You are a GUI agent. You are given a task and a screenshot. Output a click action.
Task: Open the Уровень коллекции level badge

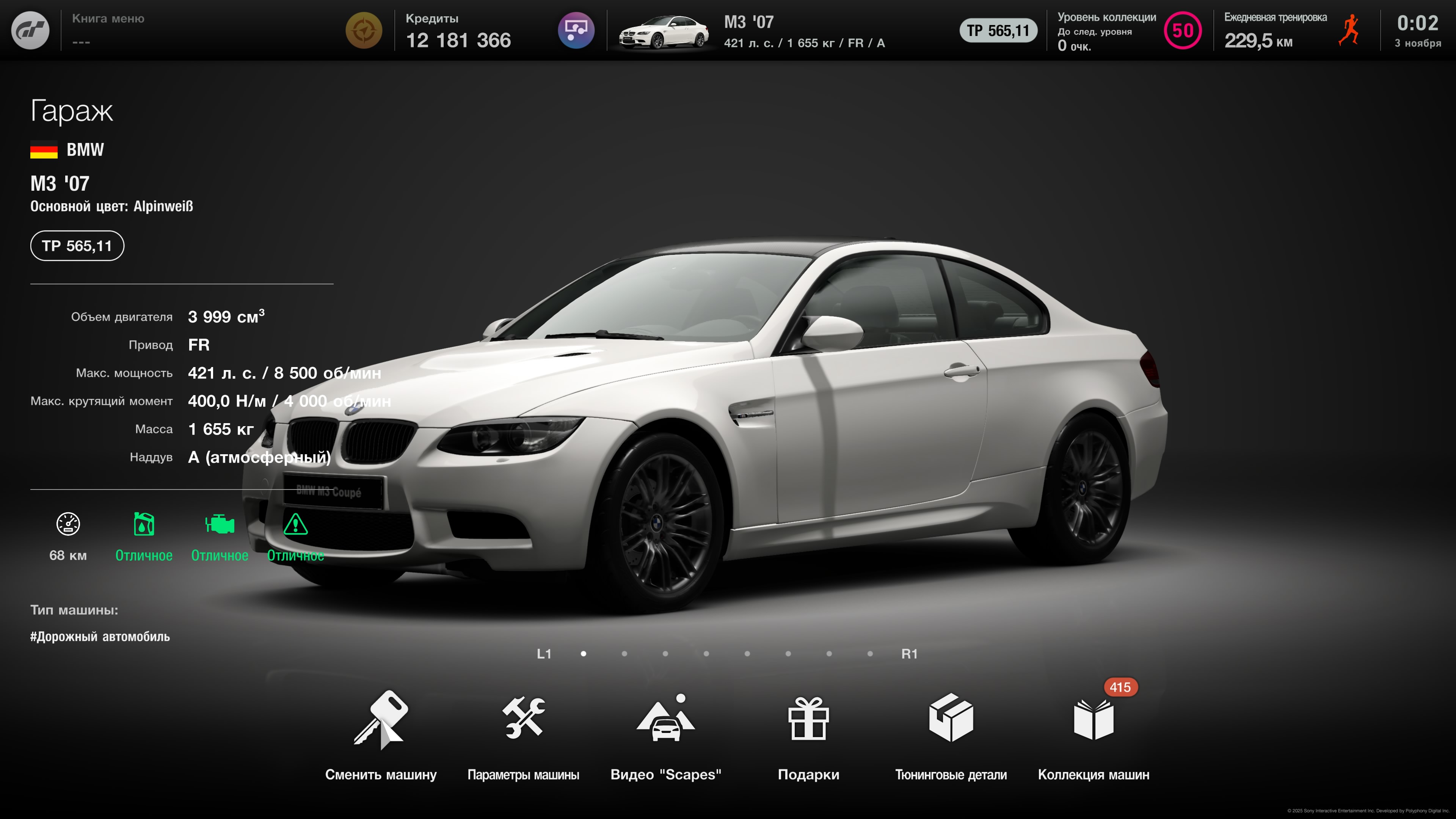1183,30
